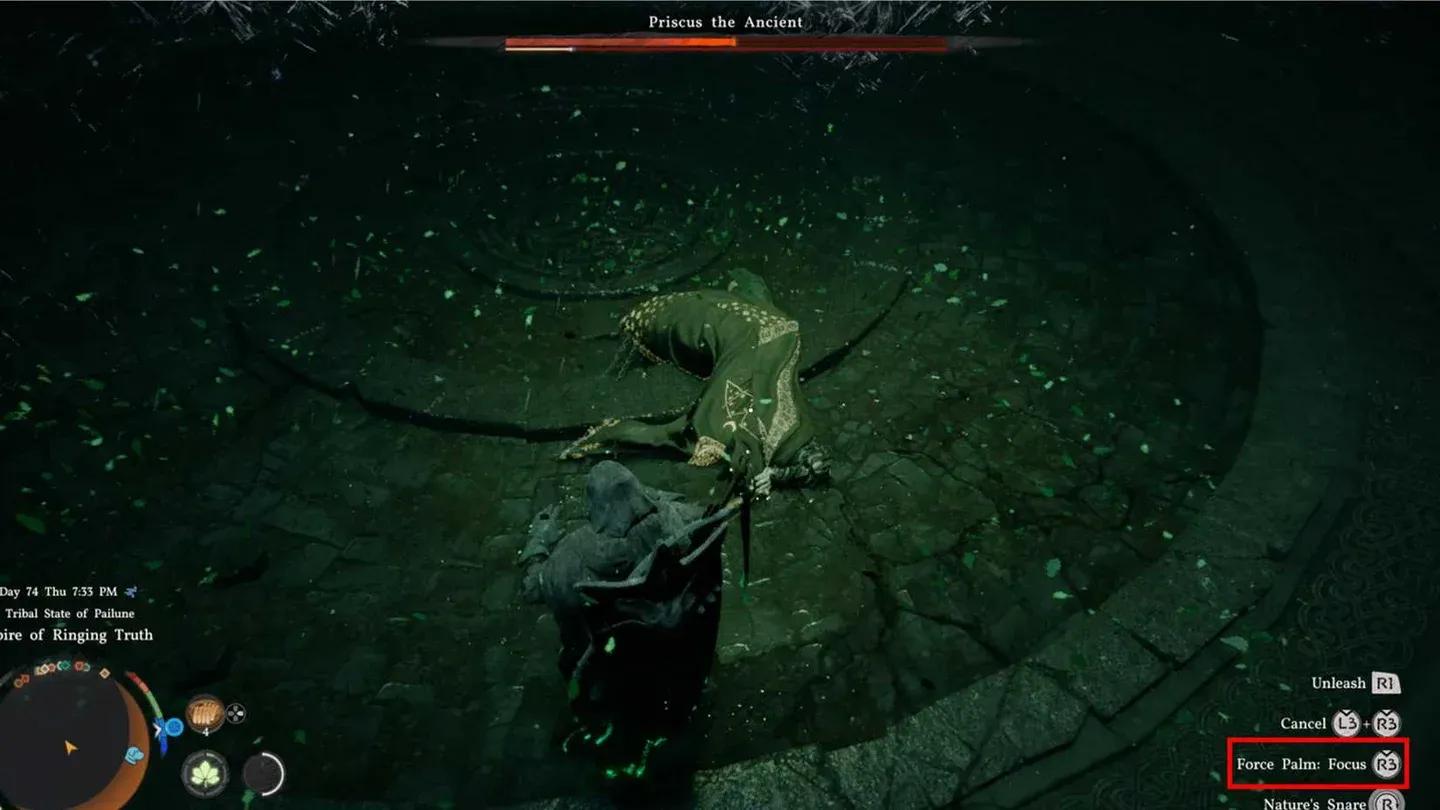Open the d-pad ability wheel icon
1440x810 pixels.
(235, 713)
